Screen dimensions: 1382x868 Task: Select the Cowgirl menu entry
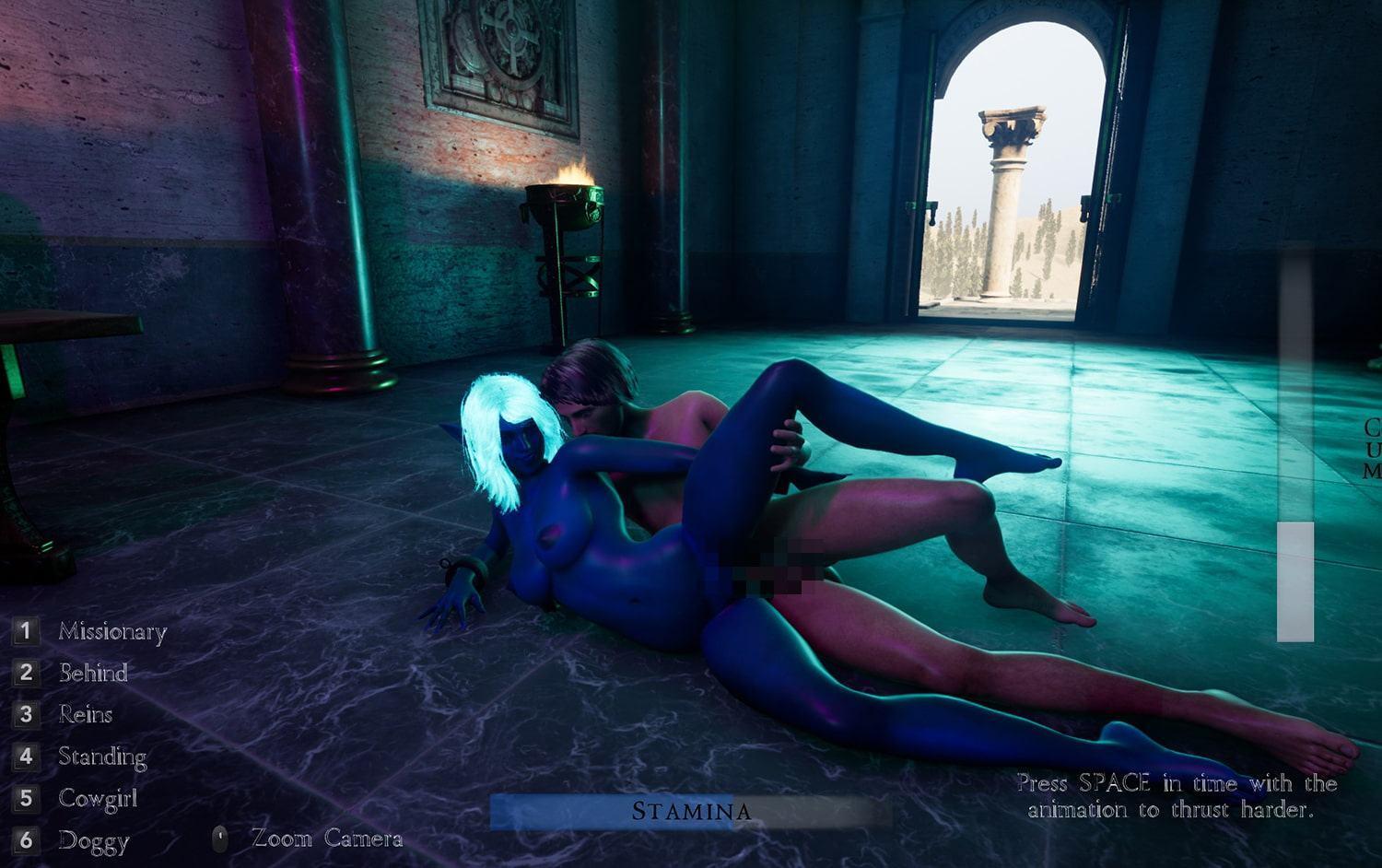[98, 798]
